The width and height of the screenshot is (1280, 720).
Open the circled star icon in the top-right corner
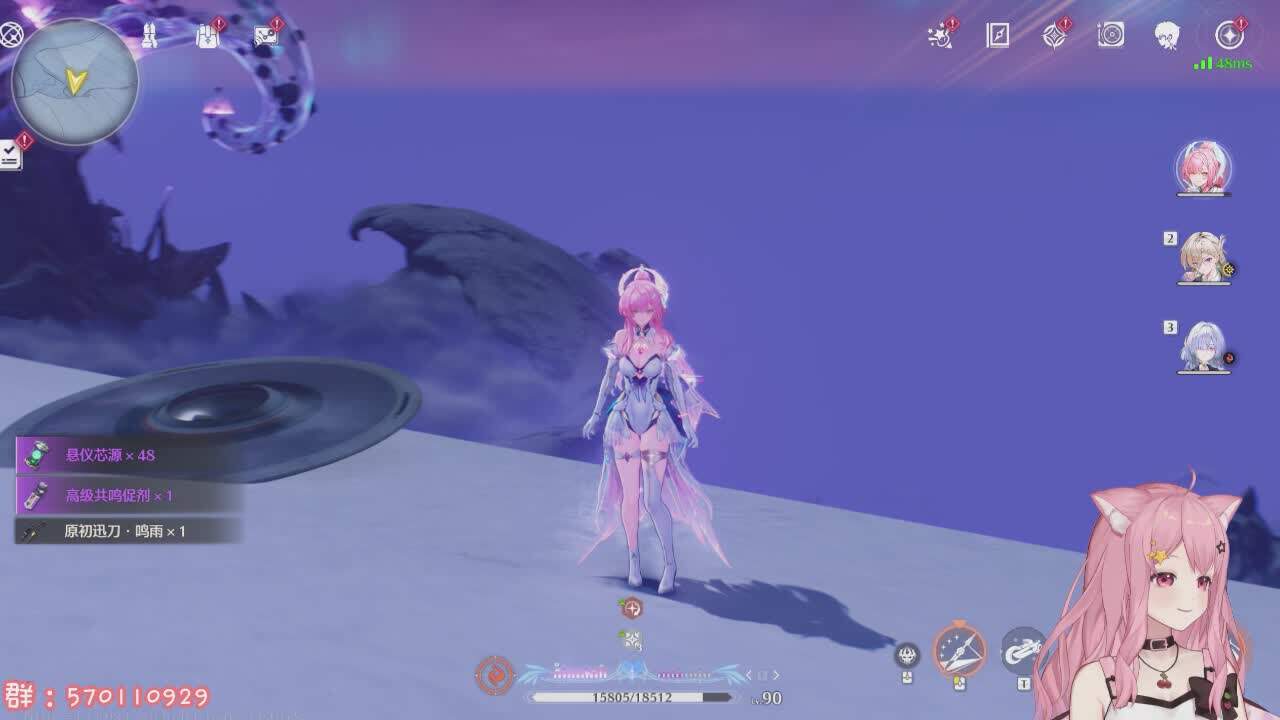pyautogui.click(x=1229, y=36)
